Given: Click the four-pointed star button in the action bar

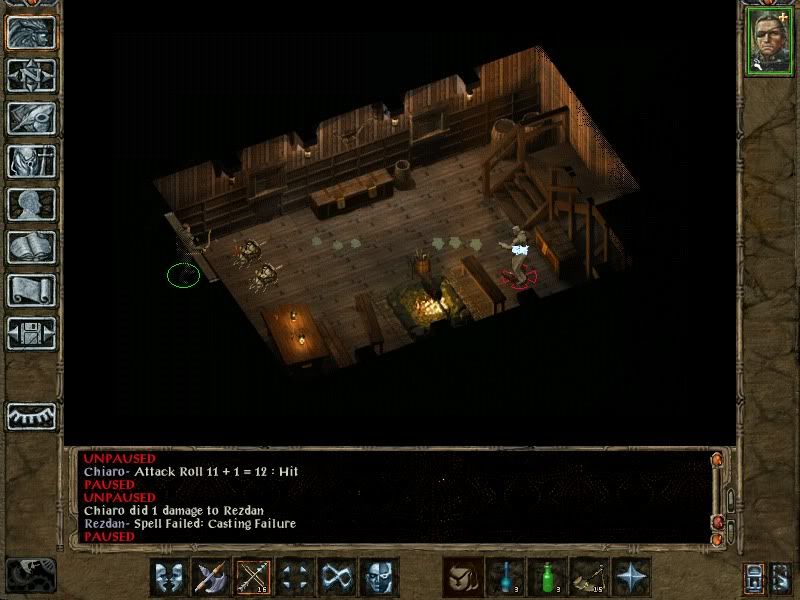Looking at the screenshot, I should tap(631, 577).
